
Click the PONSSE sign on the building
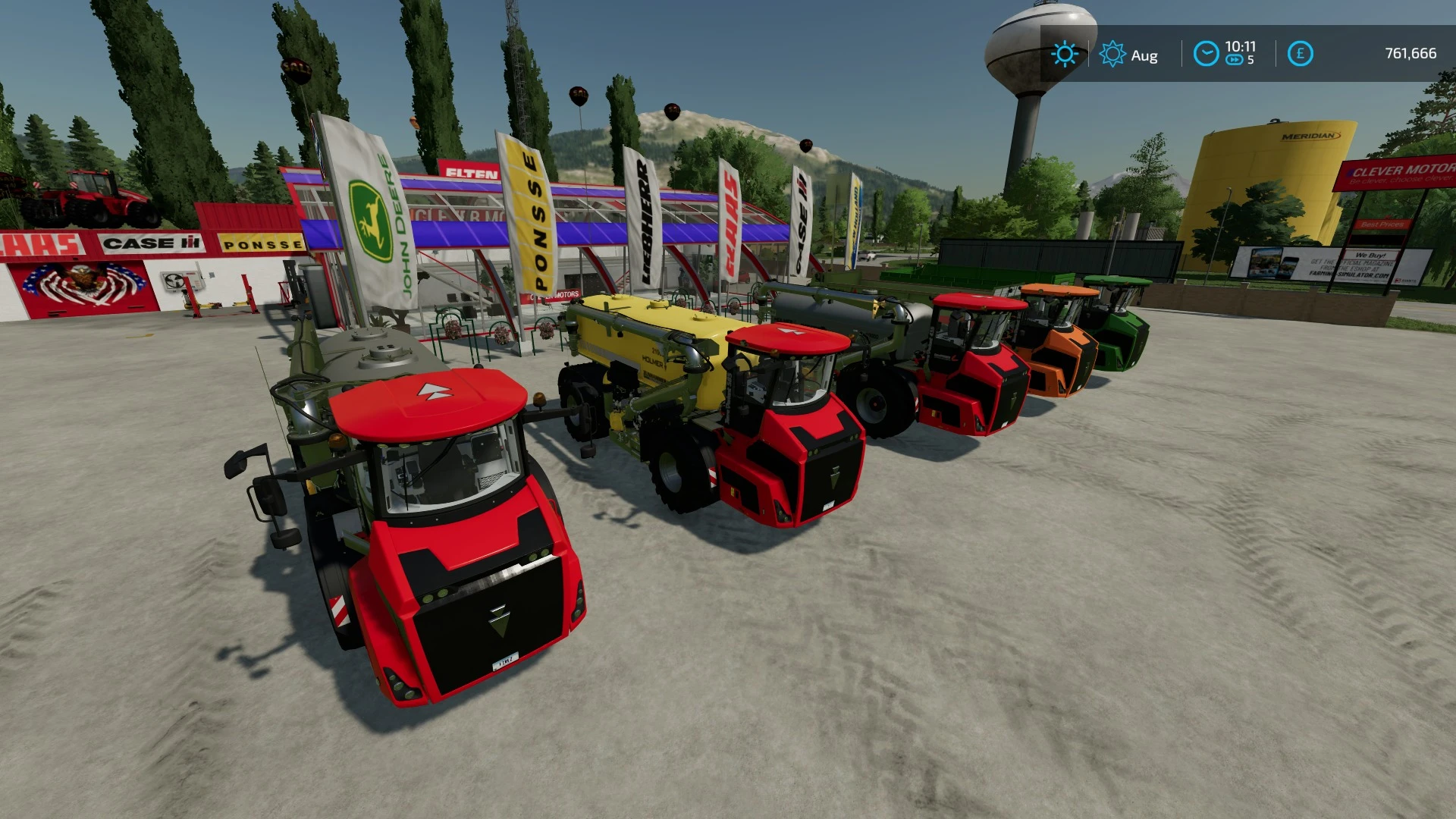[x=259, y=244]
